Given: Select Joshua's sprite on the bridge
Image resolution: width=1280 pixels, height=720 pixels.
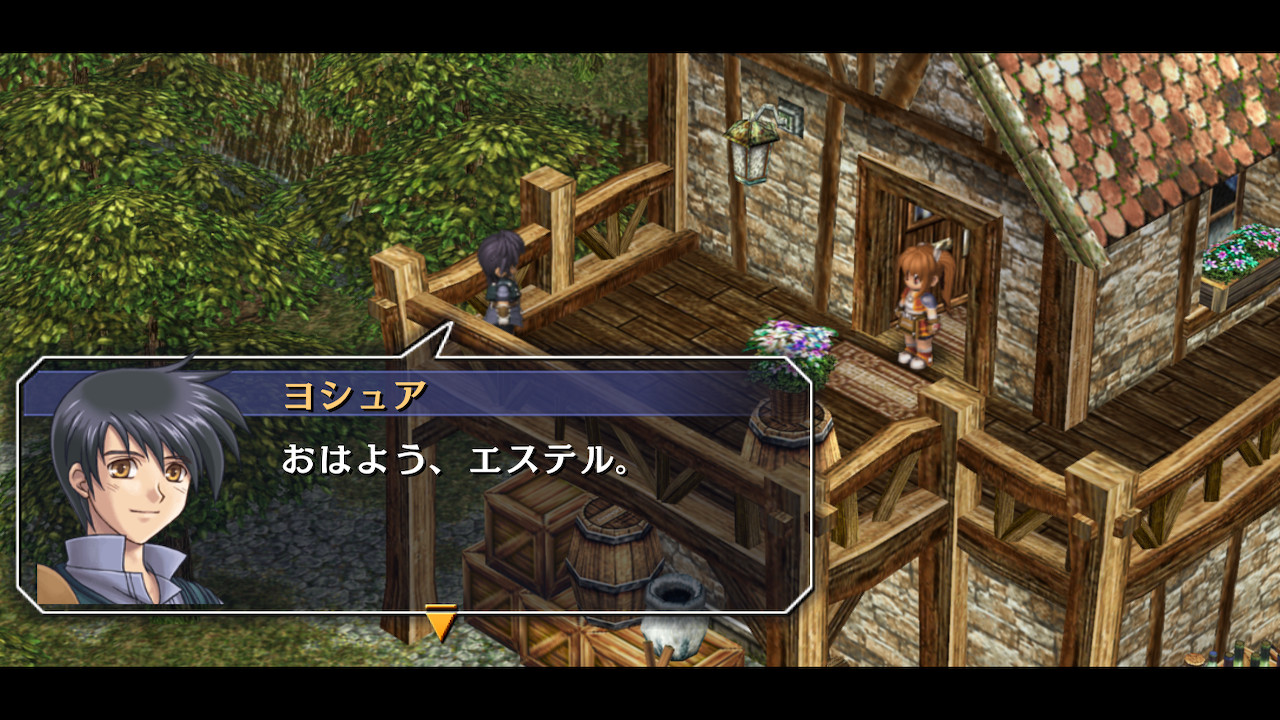Looking at the screenshot, I should [503, 280].
